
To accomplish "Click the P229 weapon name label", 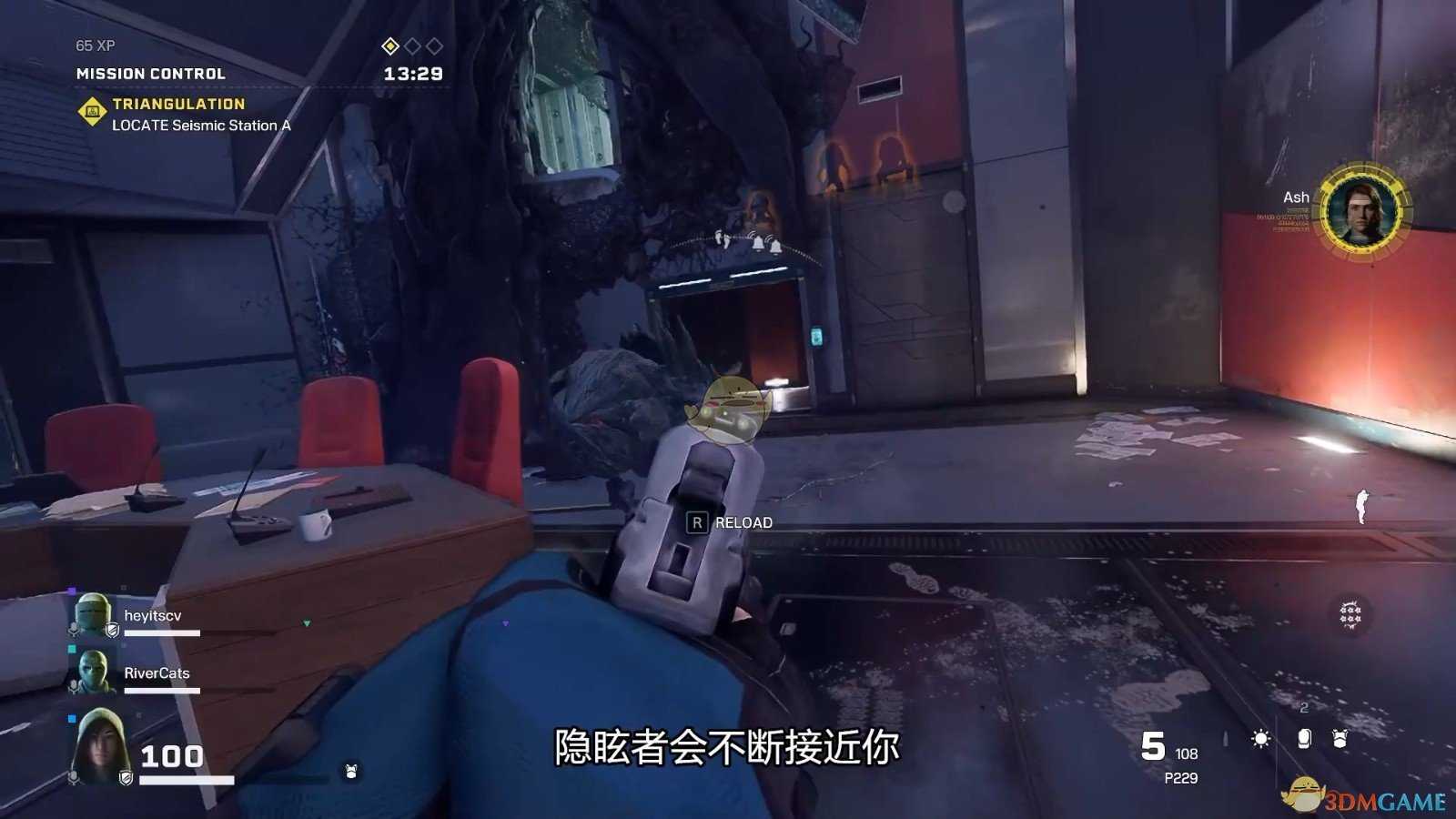I will (x=1182, y=777).
